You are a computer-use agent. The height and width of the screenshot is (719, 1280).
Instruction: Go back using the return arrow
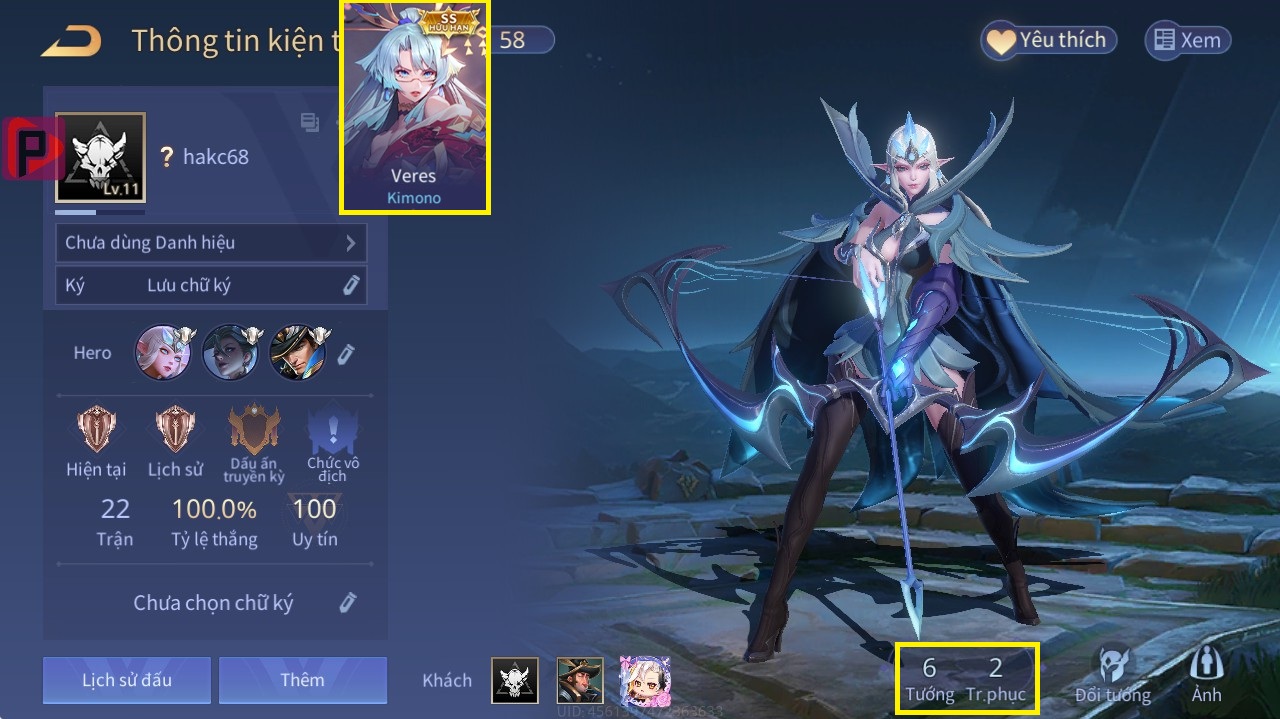[71, 41]
